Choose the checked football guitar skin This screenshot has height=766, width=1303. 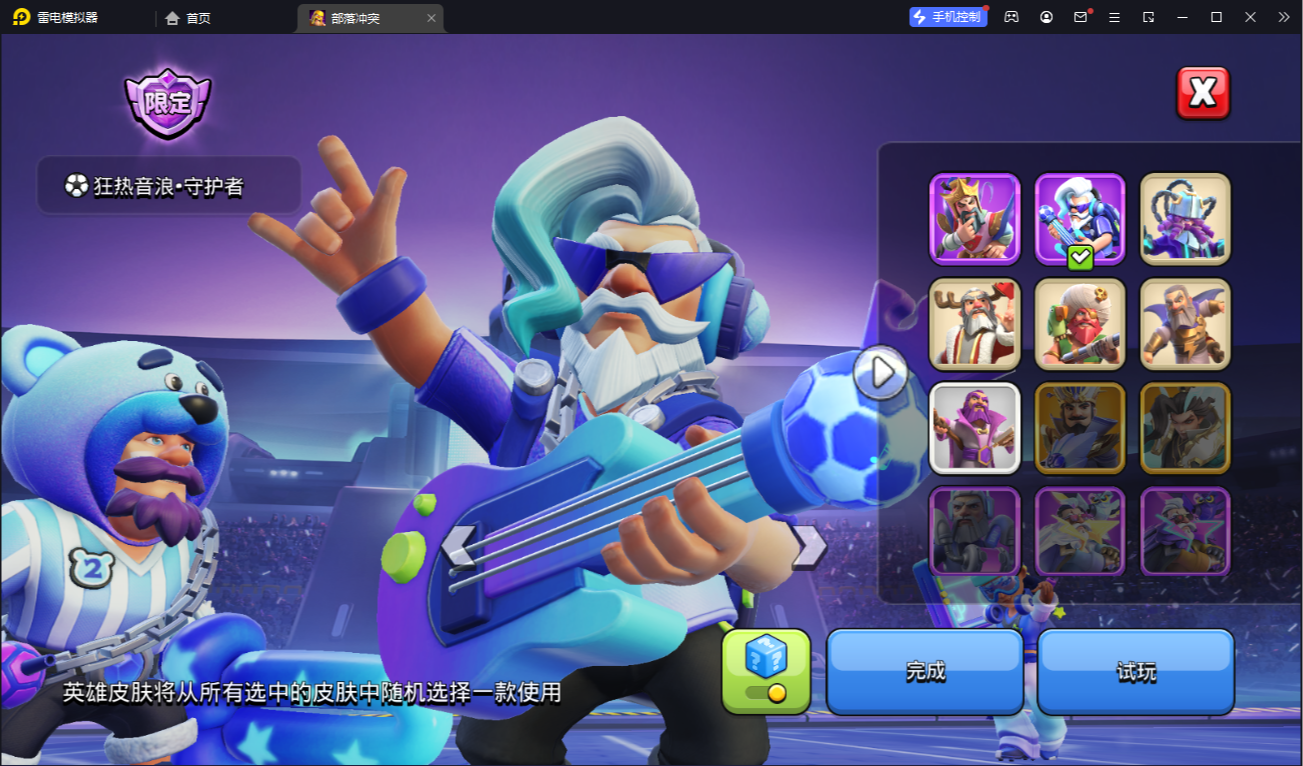[x=1080, y=219]
